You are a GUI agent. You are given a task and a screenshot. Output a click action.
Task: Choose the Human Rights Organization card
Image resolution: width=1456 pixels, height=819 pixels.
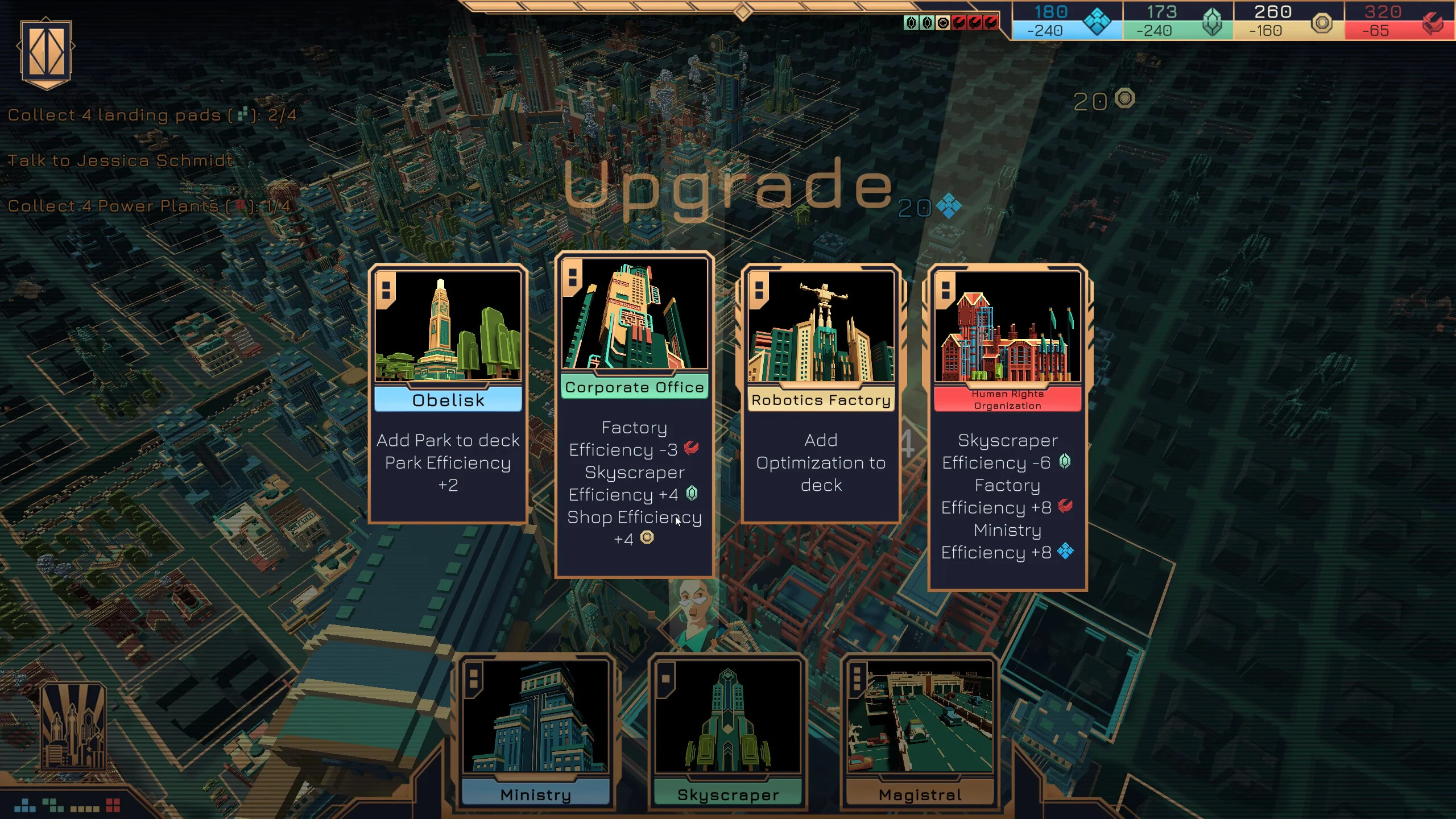pos(1007,427)
